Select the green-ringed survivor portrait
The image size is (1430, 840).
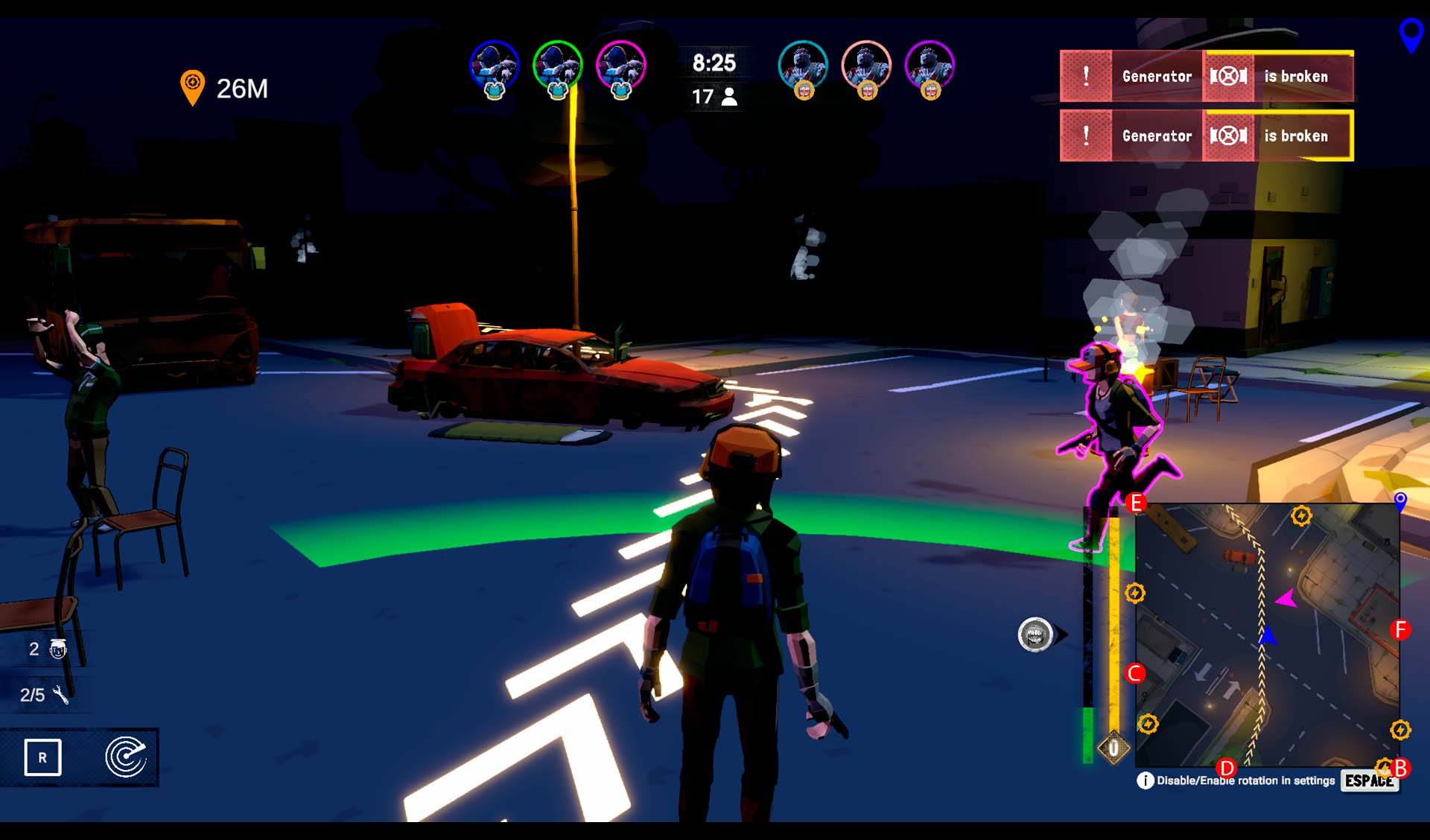pos(557,67)
